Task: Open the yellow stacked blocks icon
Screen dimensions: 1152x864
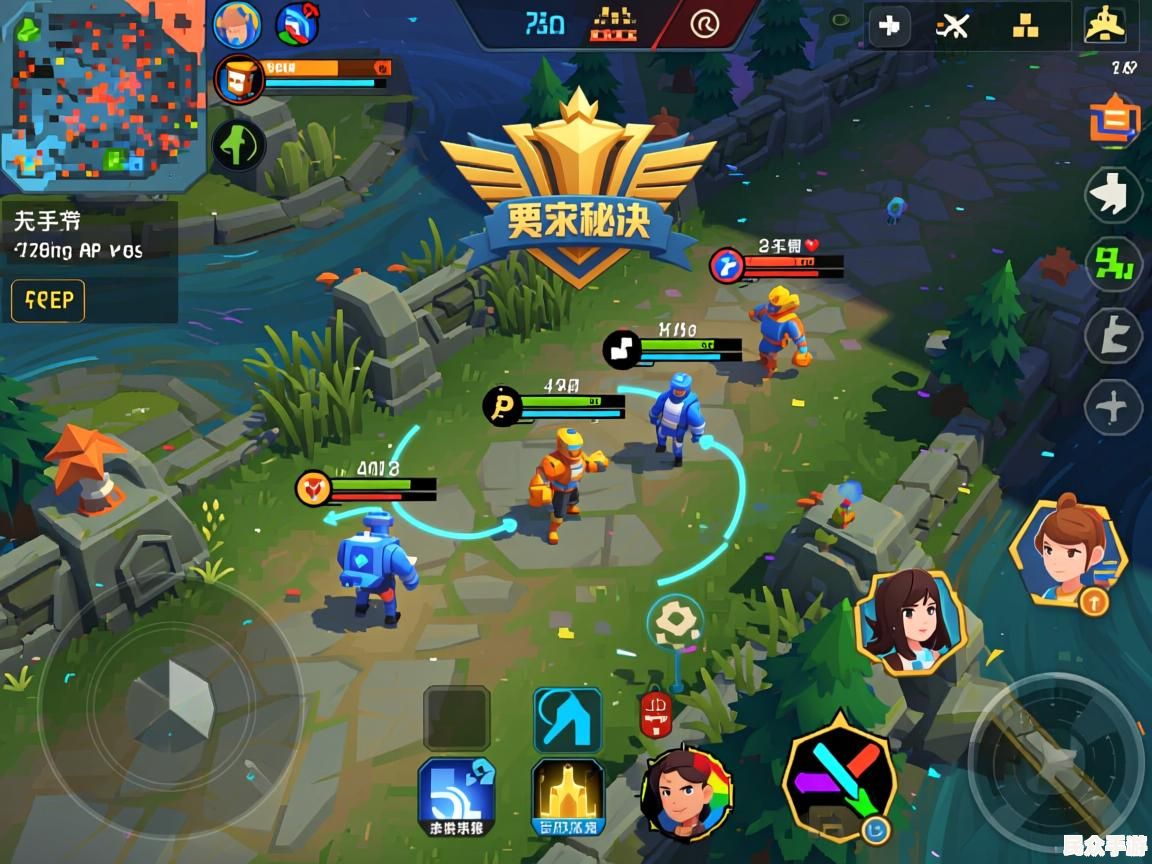Action: click(1026, 27)
